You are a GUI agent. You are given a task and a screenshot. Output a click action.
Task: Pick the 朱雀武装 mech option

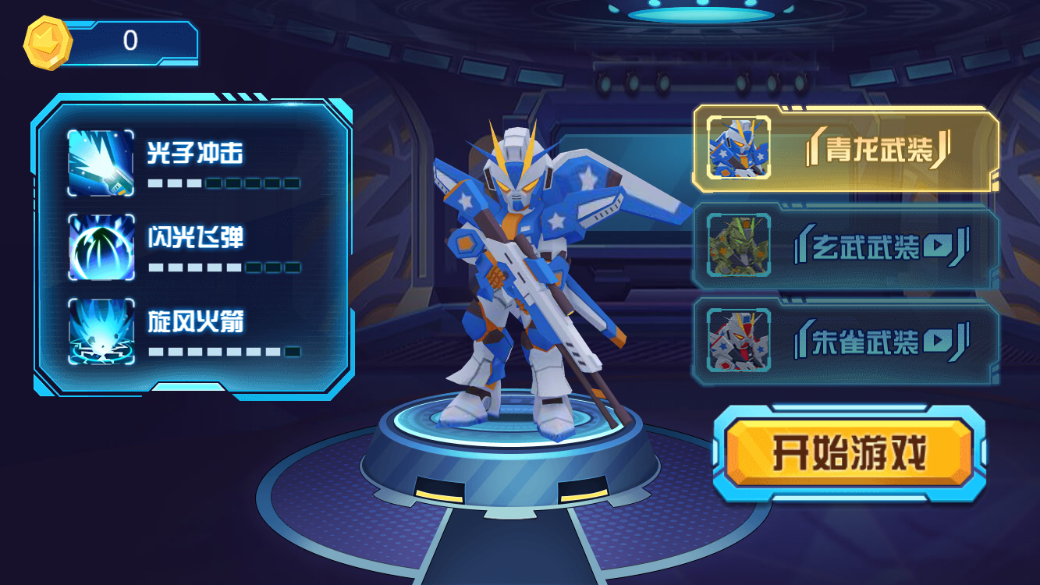846,342
